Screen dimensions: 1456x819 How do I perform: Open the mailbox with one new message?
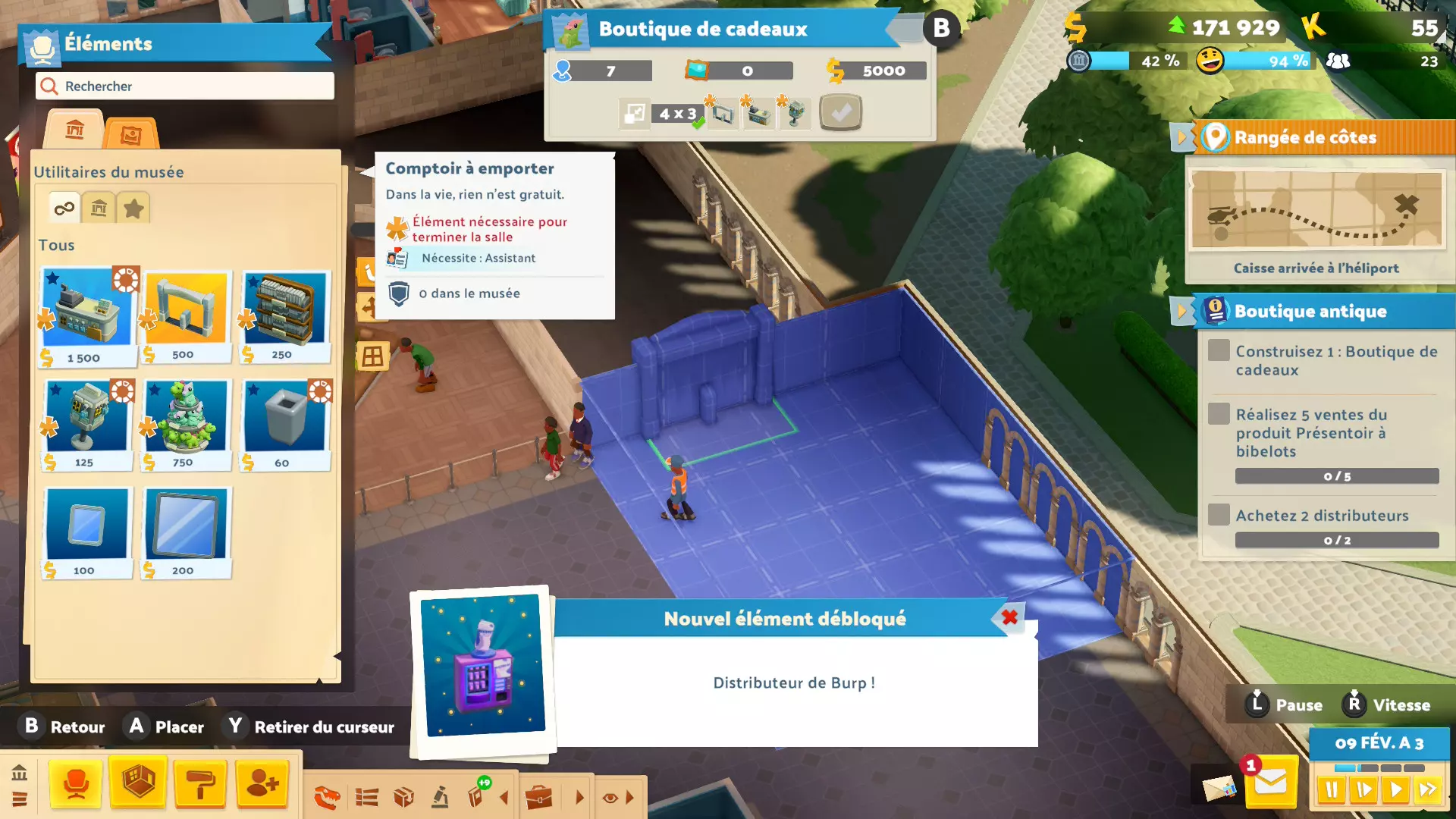coord(1270,783)
